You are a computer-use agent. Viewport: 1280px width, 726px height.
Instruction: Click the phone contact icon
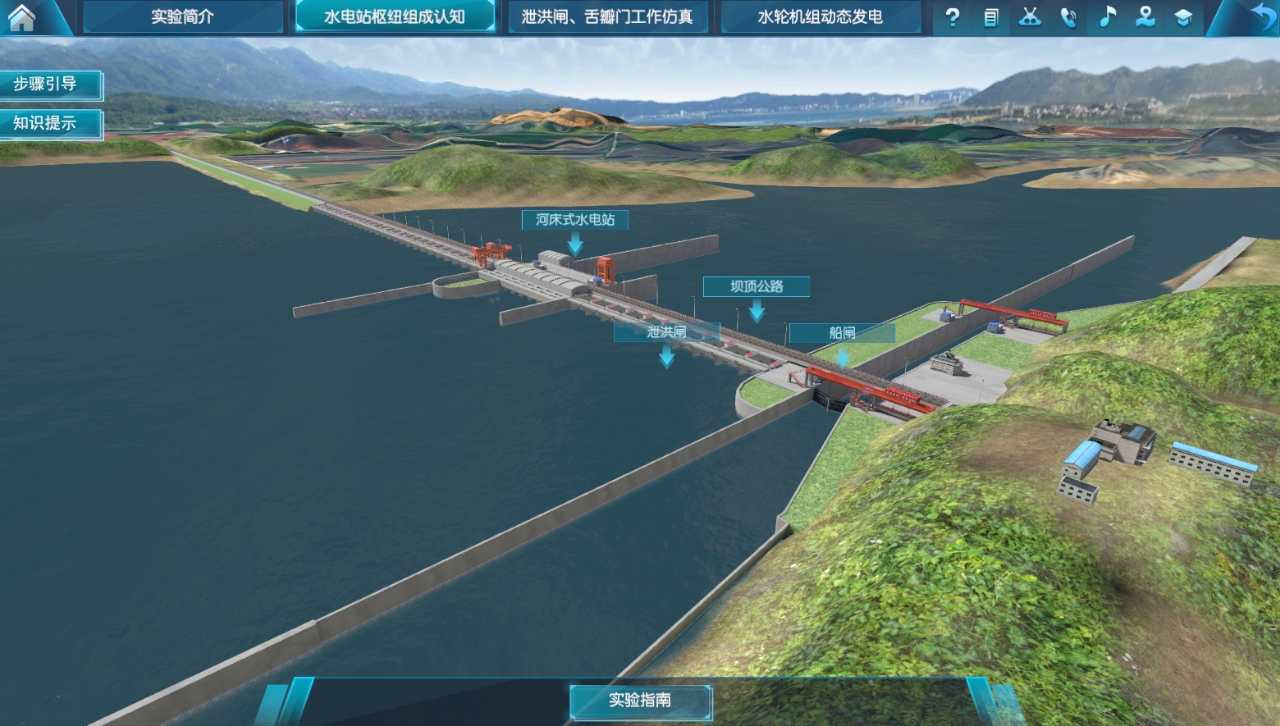tap(1068, 17)
